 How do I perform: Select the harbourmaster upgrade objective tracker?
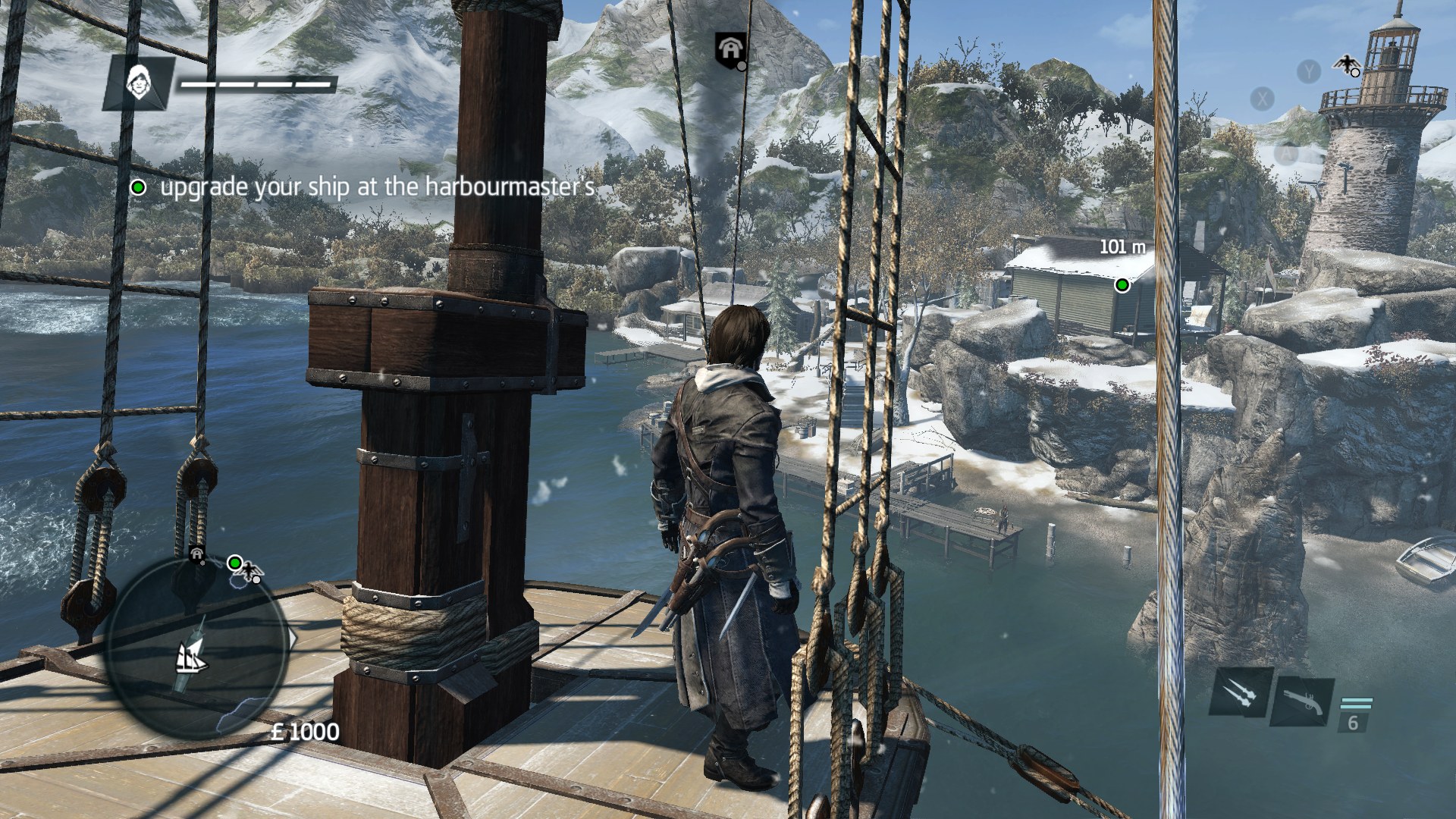pos(366,187)
